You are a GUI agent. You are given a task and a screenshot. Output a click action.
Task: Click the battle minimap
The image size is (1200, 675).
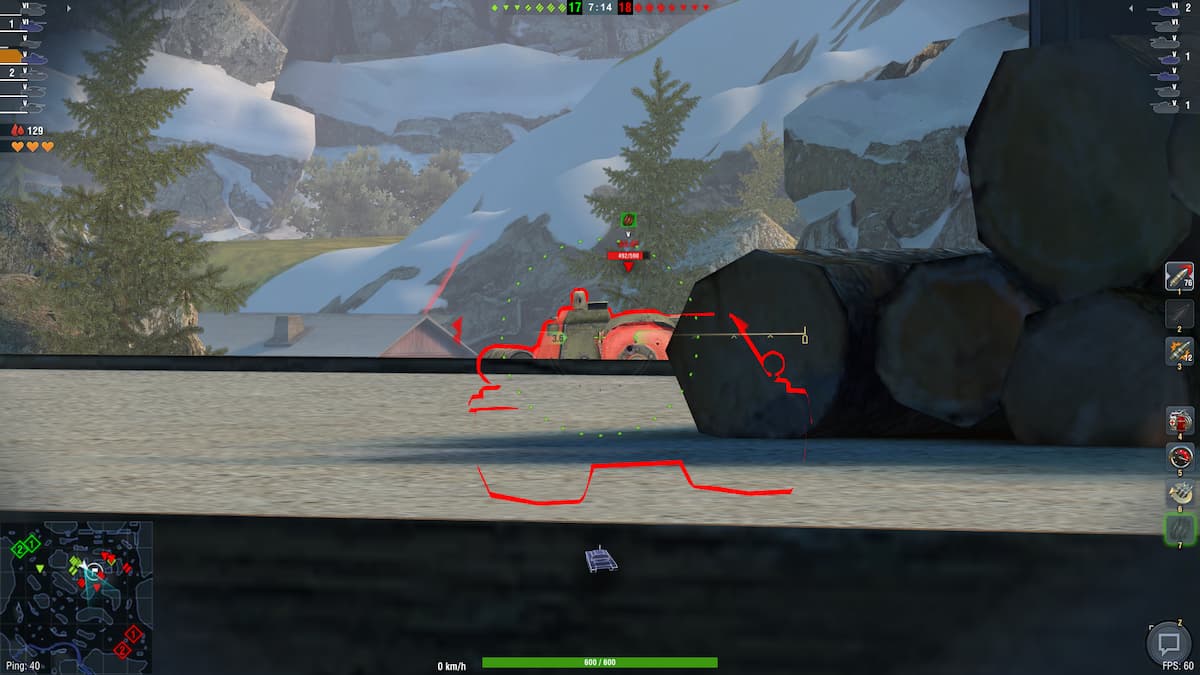[x=77, y=596]
